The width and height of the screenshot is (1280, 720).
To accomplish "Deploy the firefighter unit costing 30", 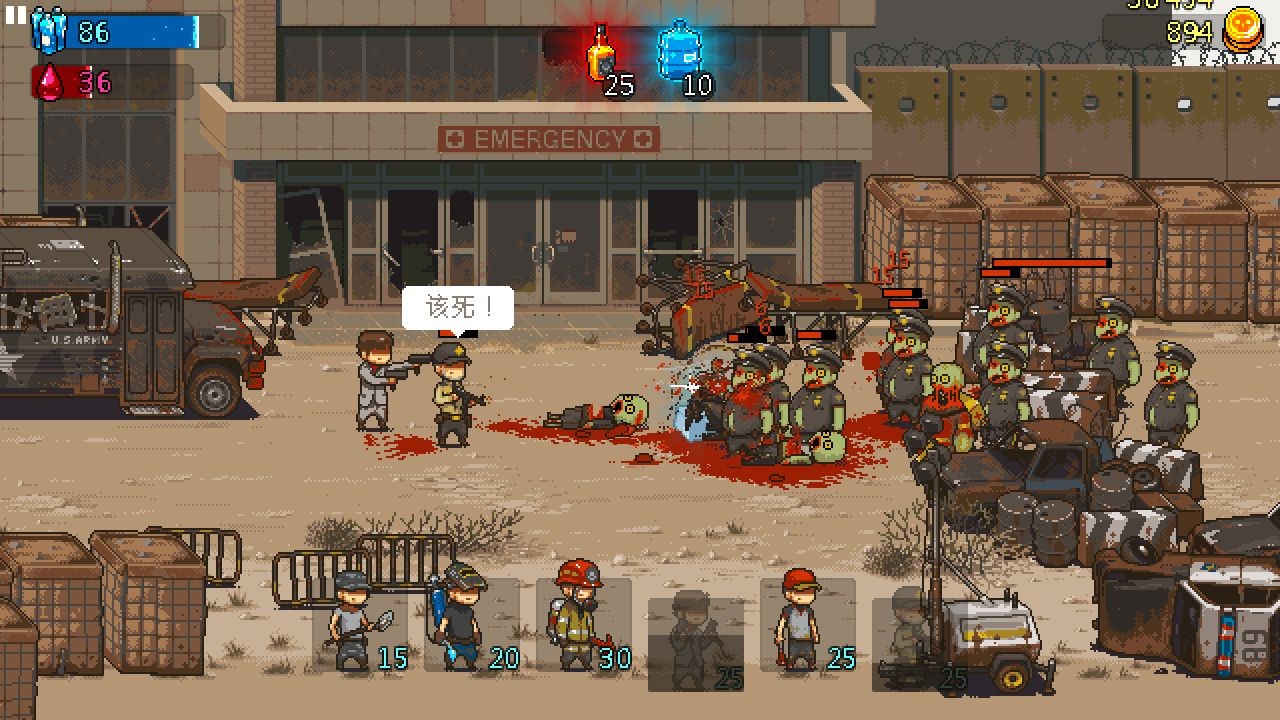I will [x=583, y=623].
